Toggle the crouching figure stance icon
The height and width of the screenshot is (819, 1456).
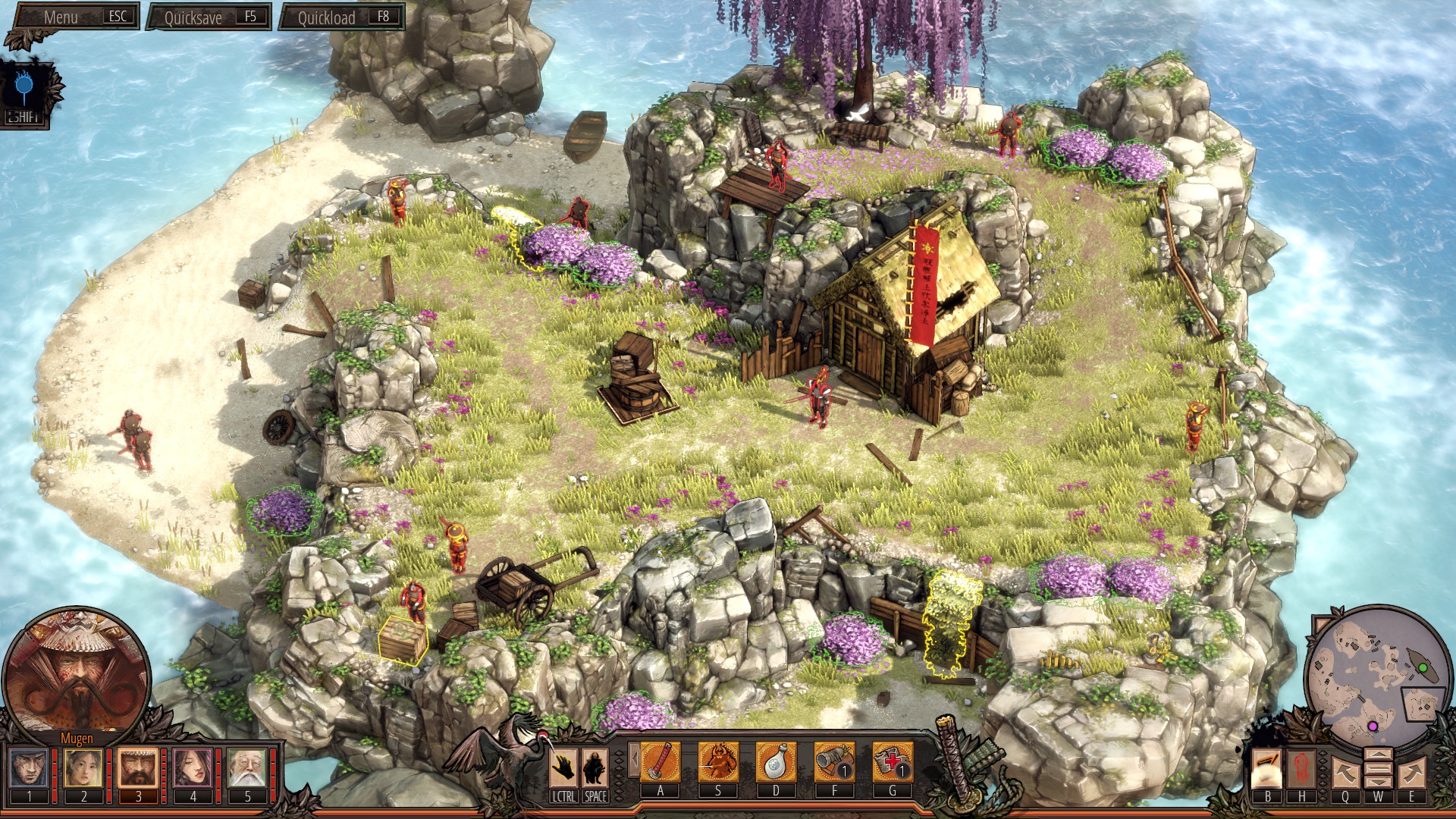coord(595,768)
